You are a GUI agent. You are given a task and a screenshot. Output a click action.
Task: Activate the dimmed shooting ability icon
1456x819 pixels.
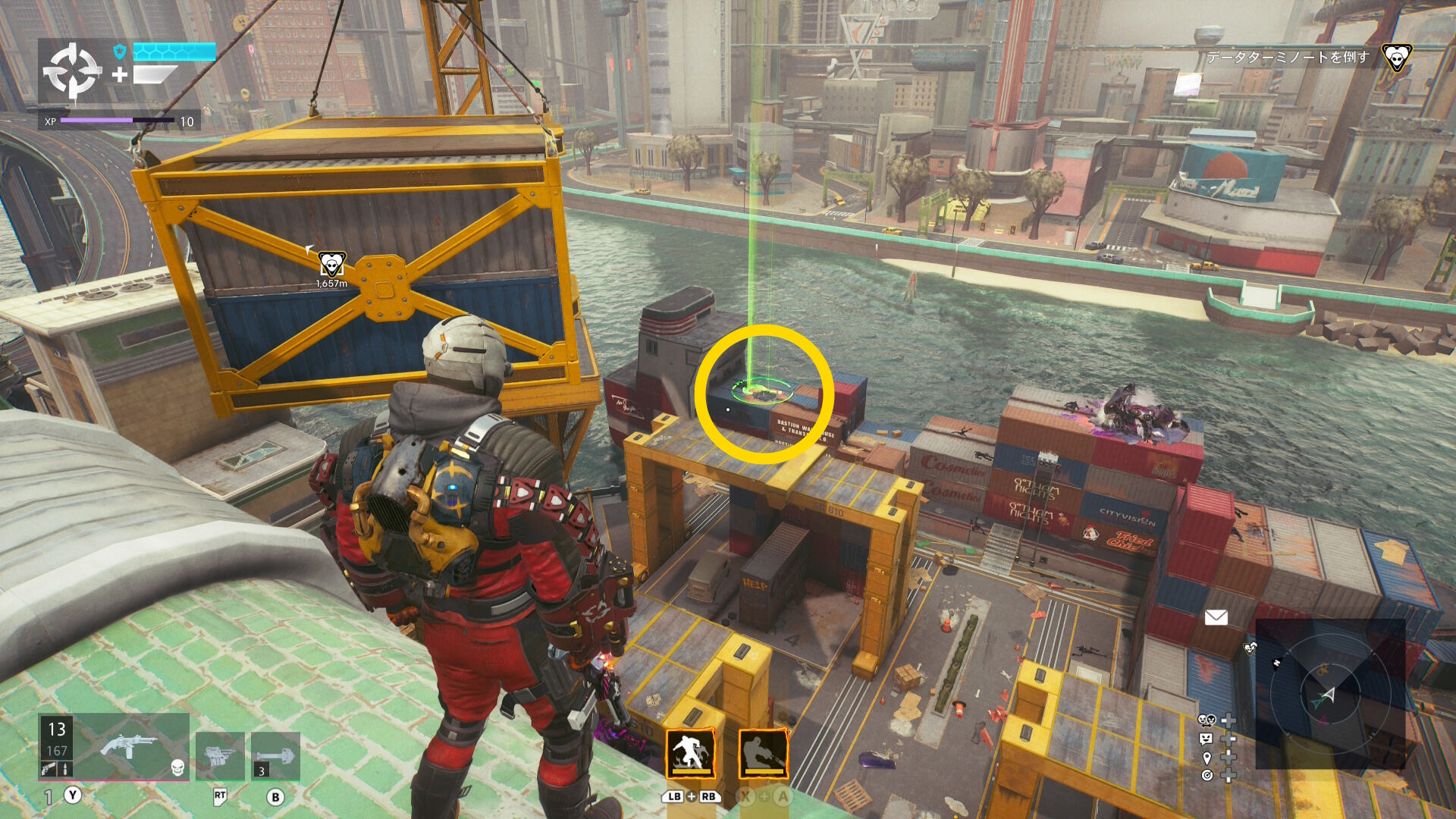pyautogui.click(x=763, y=753)
